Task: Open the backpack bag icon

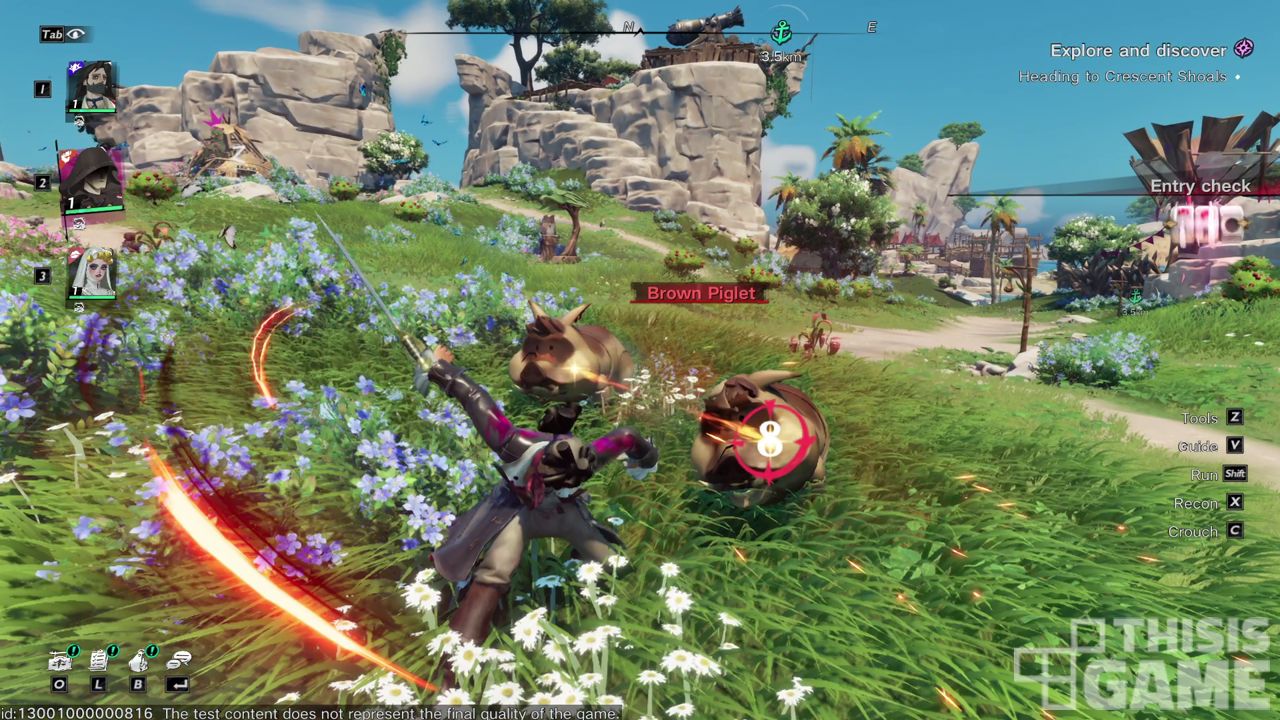Action: (139, 660)
